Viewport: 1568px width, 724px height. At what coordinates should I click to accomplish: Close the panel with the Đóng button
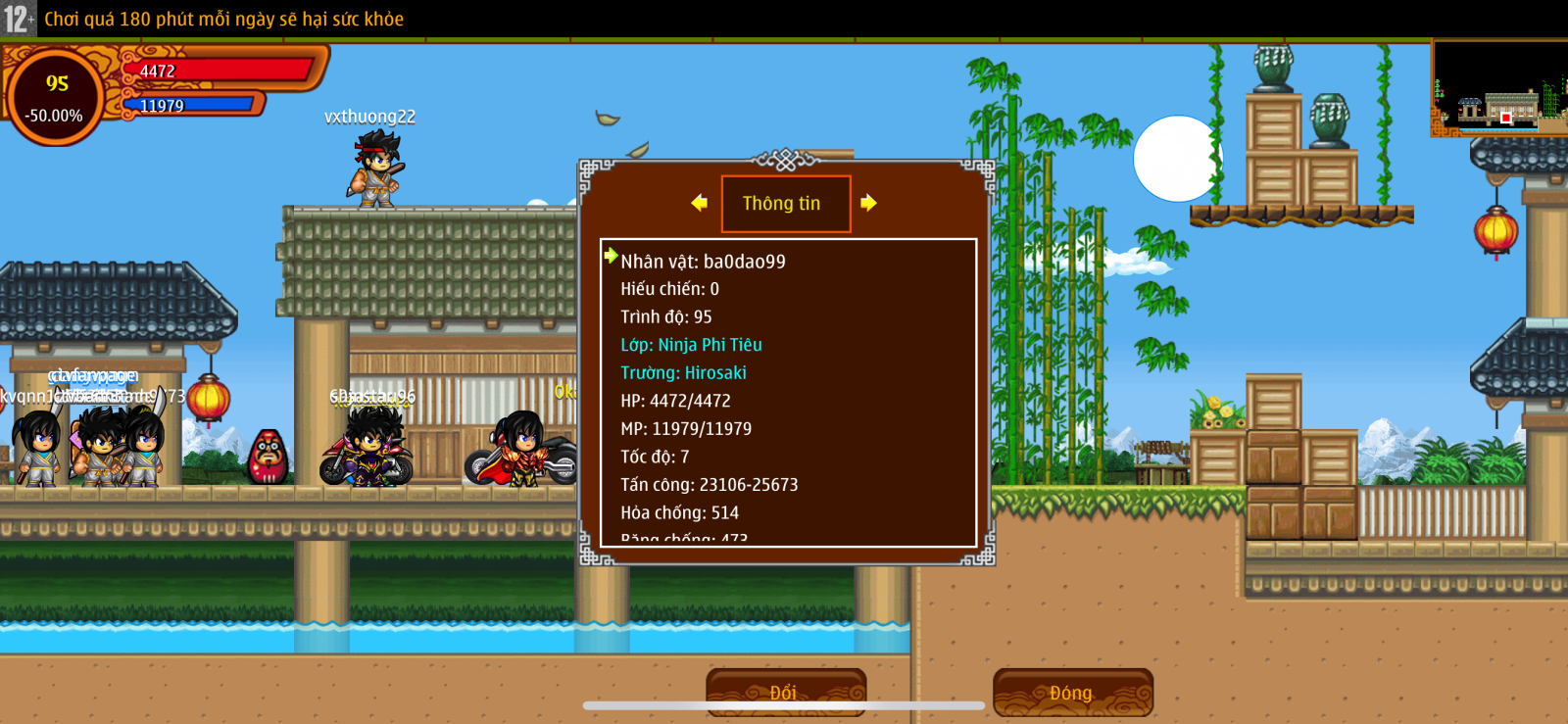coord(1072,692)
